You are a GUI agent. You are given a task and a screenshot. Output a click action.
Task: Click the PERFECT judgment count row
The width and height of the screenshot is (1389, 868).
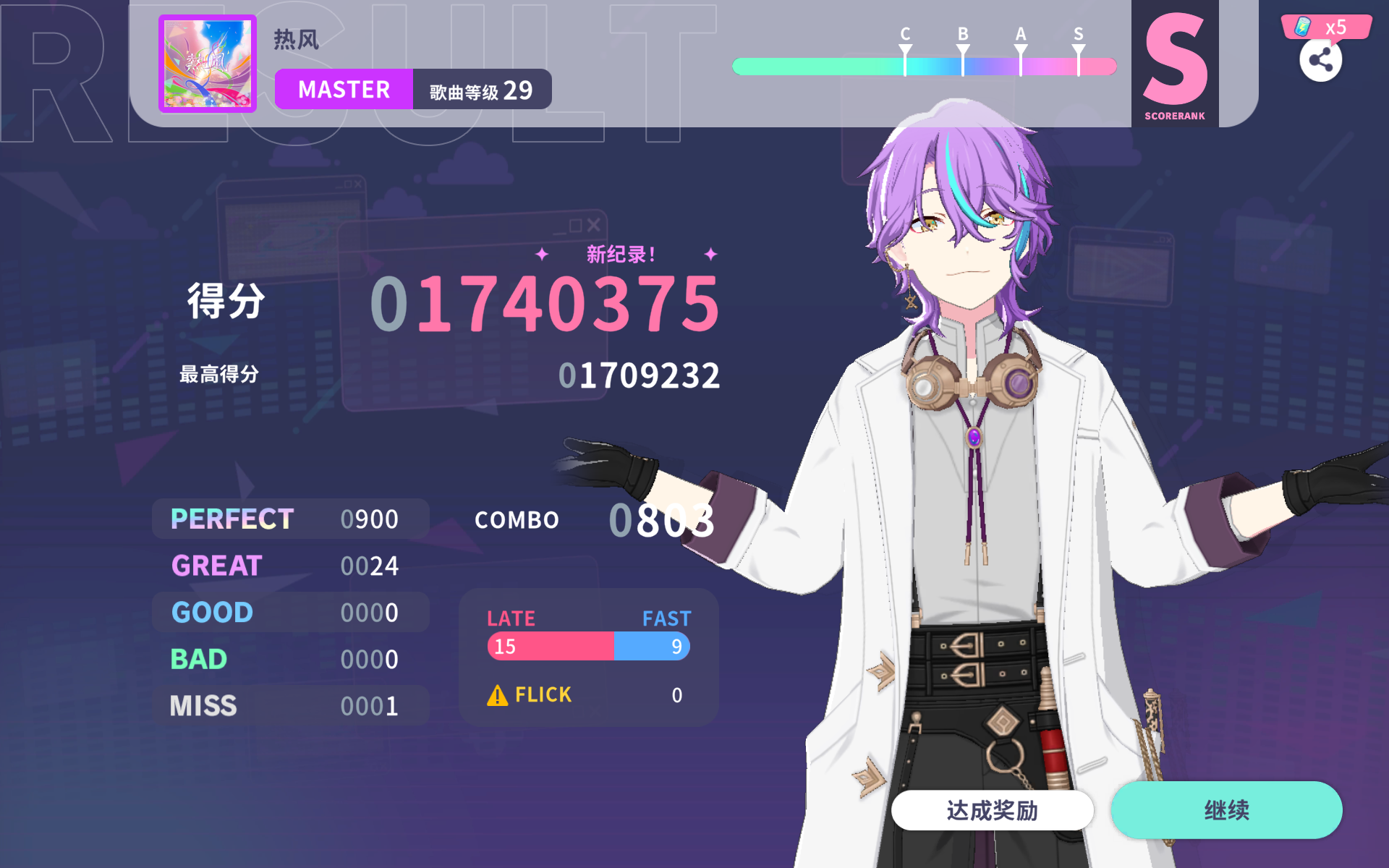tap(289, 519)
